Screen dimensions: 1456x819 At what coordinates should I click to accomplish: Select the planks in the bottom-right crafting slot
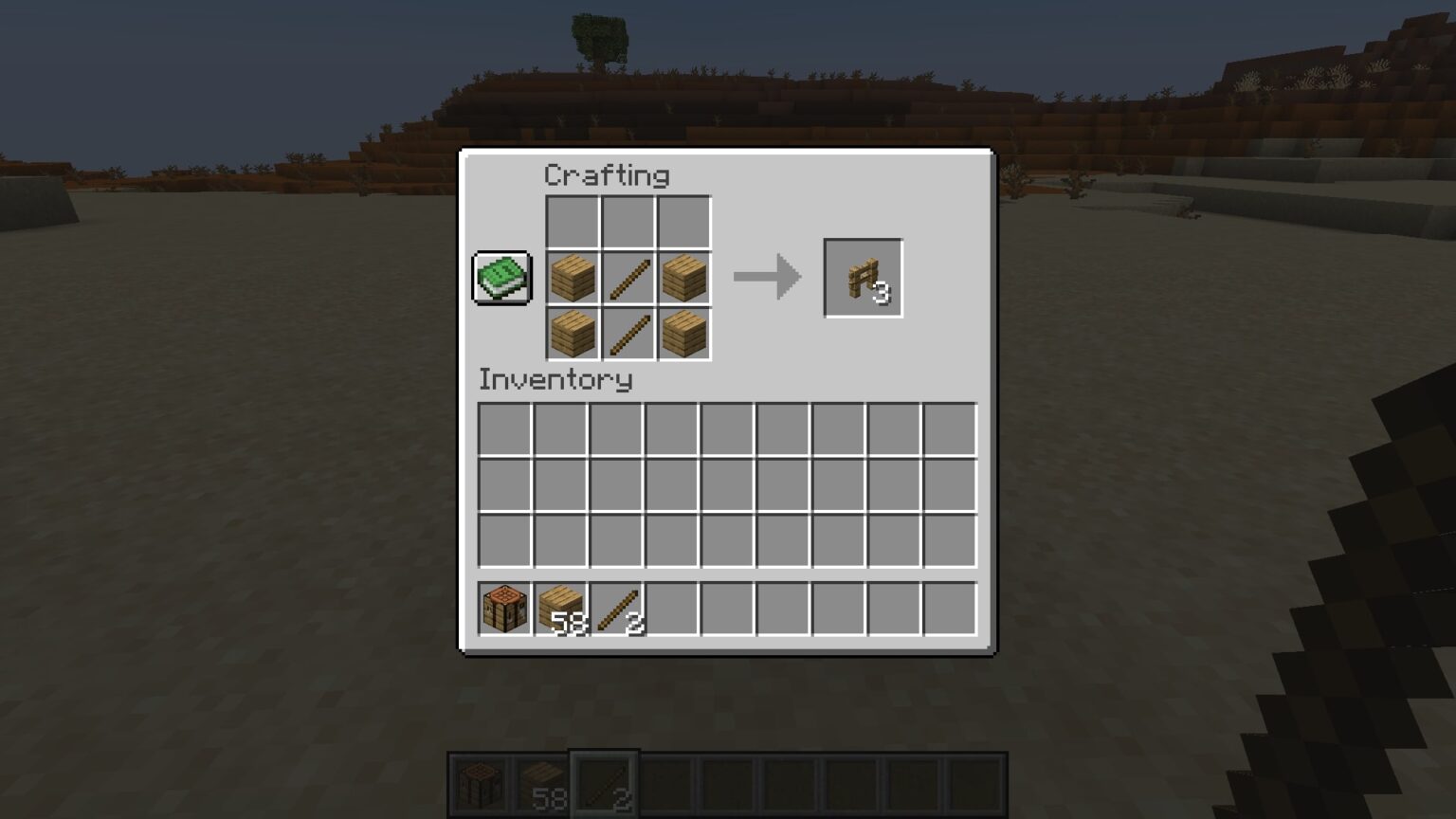point(682,333)
